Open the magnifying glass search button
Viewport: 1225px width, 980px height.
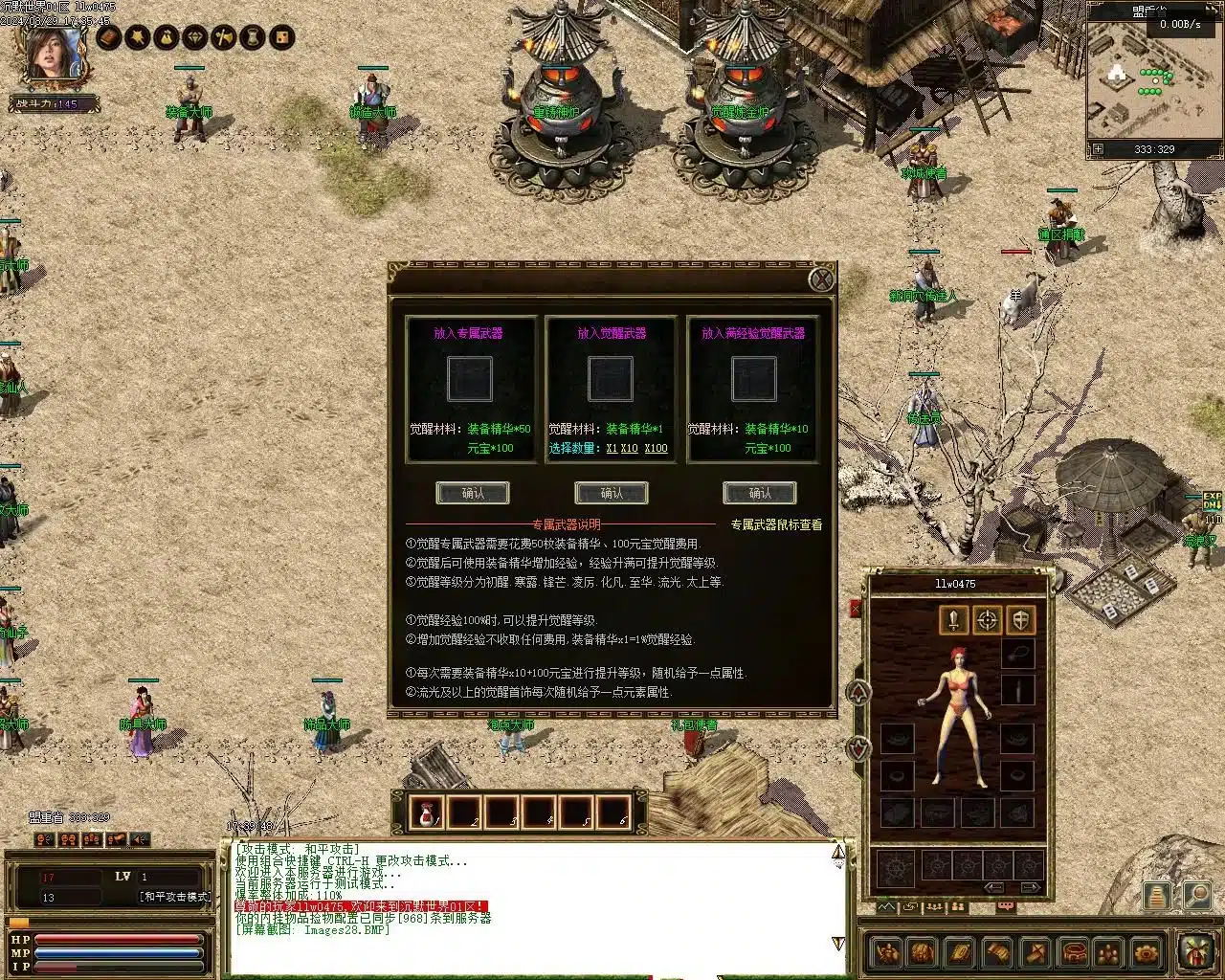coord(1196,895)
